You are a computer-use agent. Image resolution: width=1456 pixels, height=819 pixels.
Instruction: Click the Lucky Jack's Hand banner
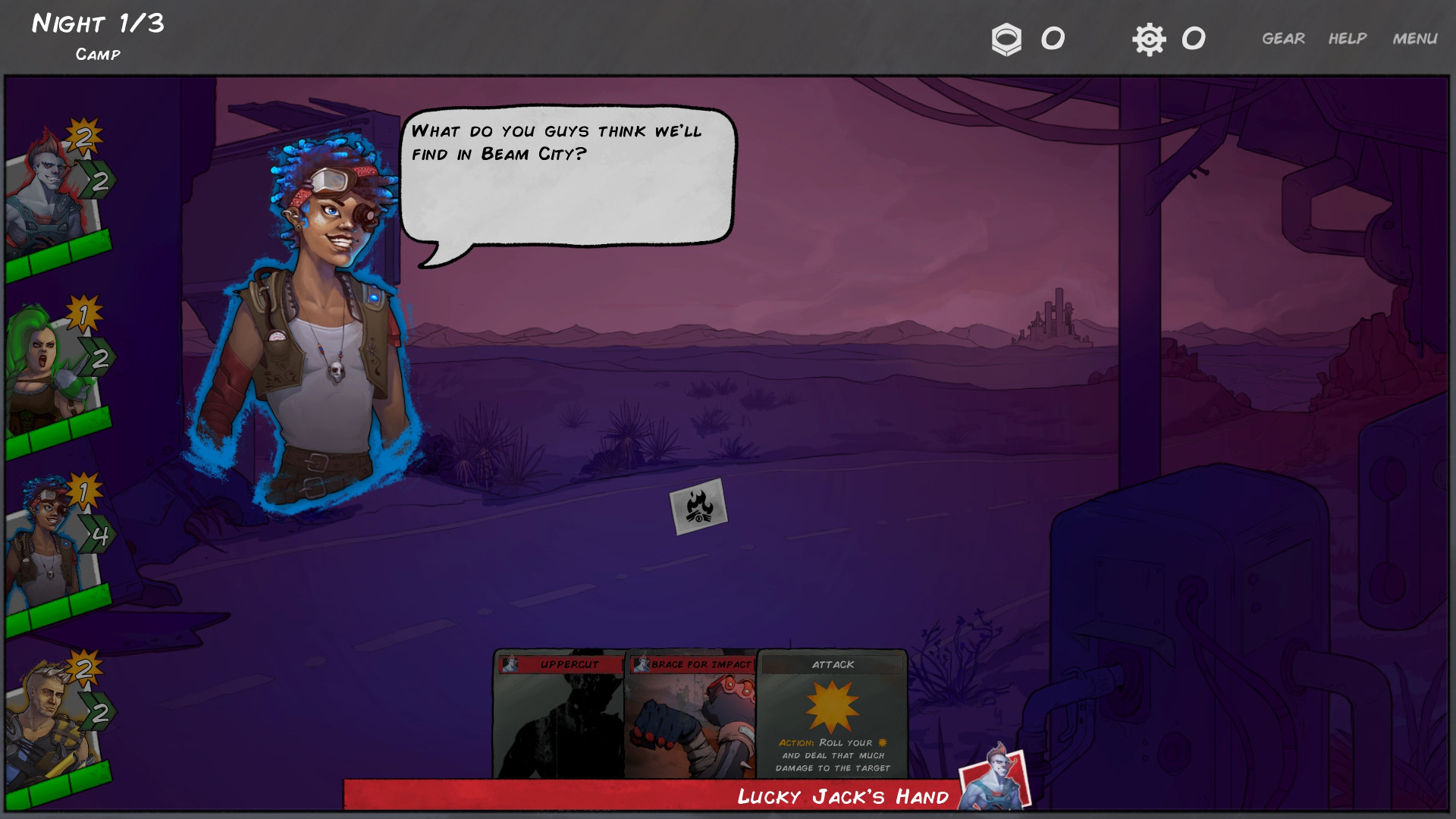pyautogui.click(x=842, y=796)
